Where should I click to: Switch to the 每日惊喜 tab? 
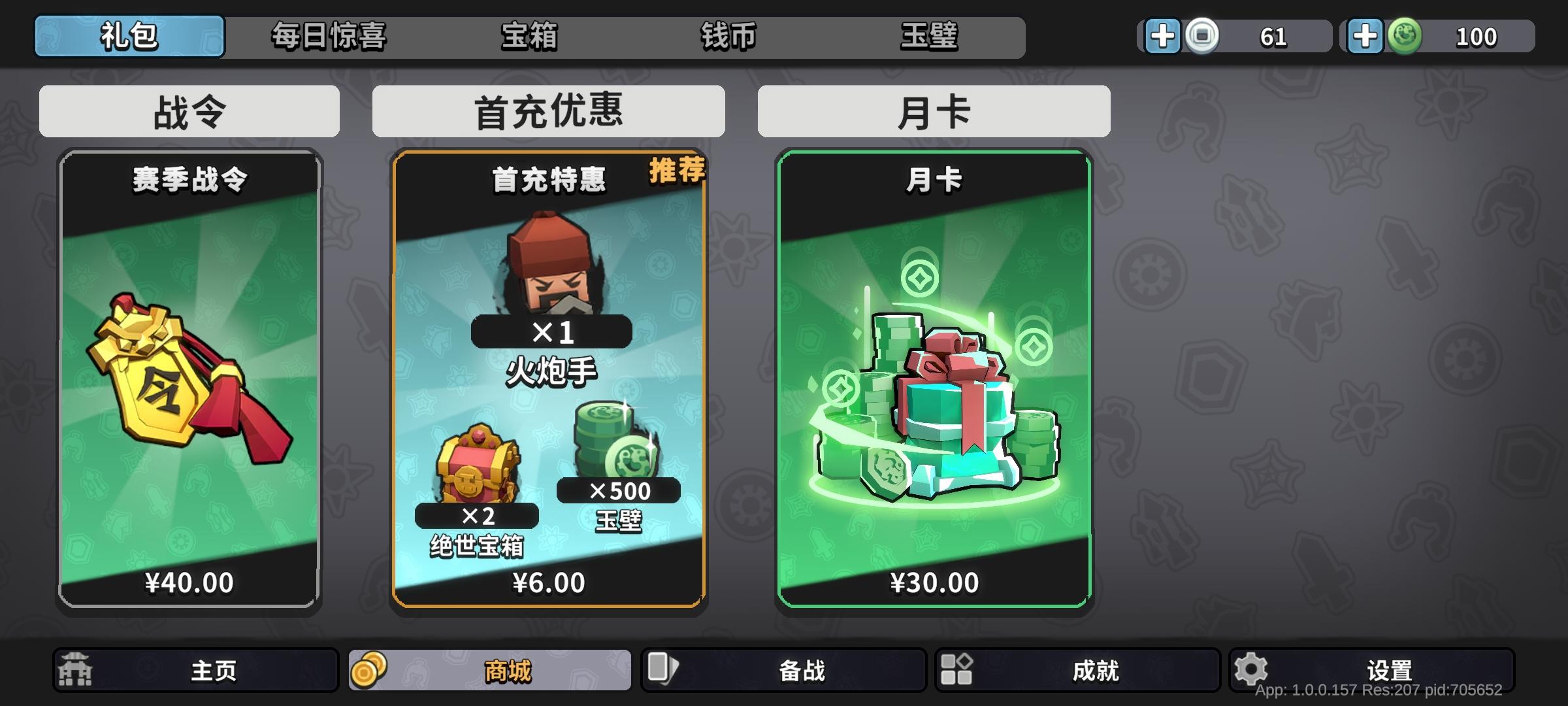click(x=329, y=37)
